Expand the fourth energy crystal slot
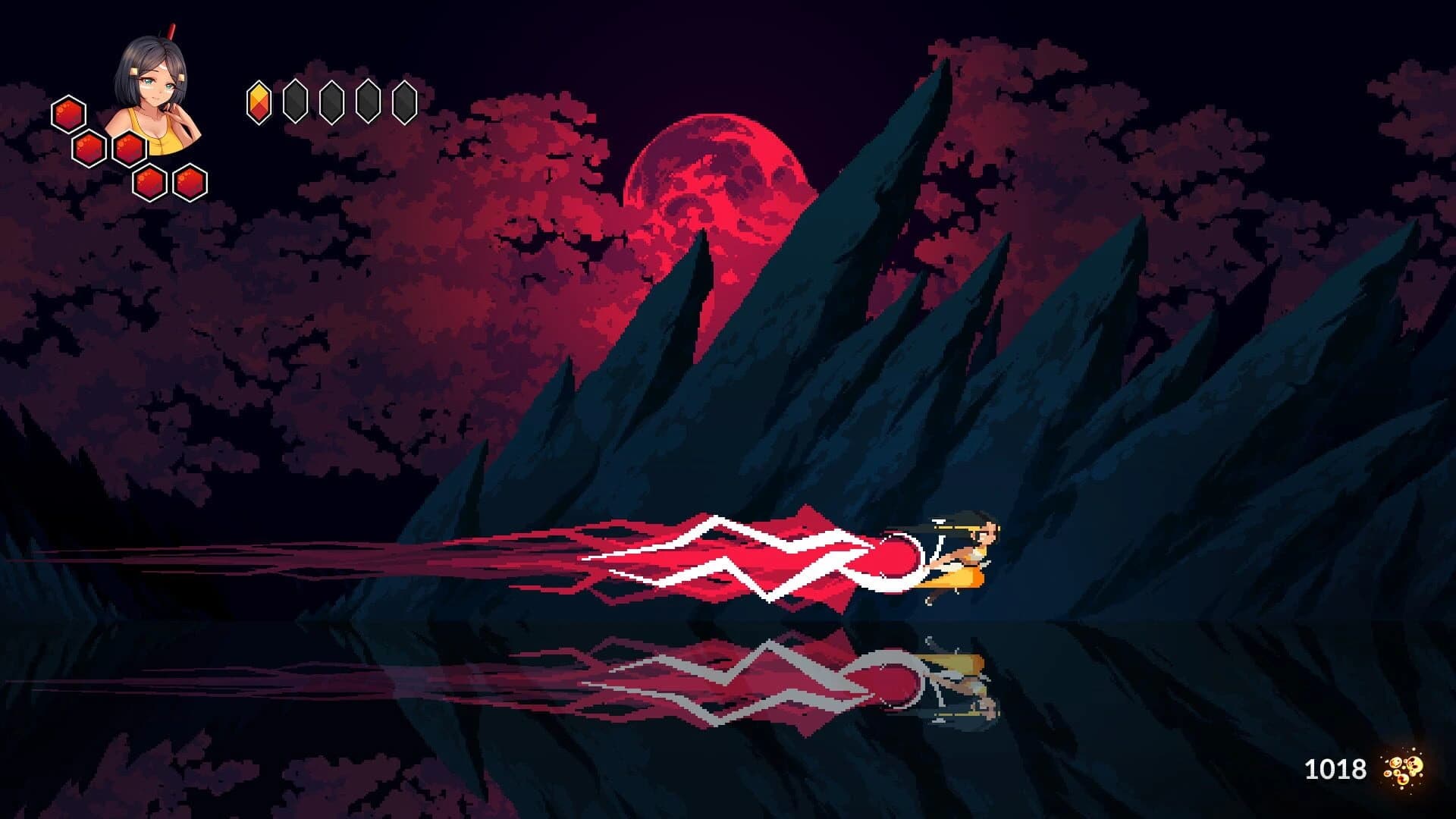The height and width of the screenshot is (819, 1456). pyautogui.click(x=367, y=101)
